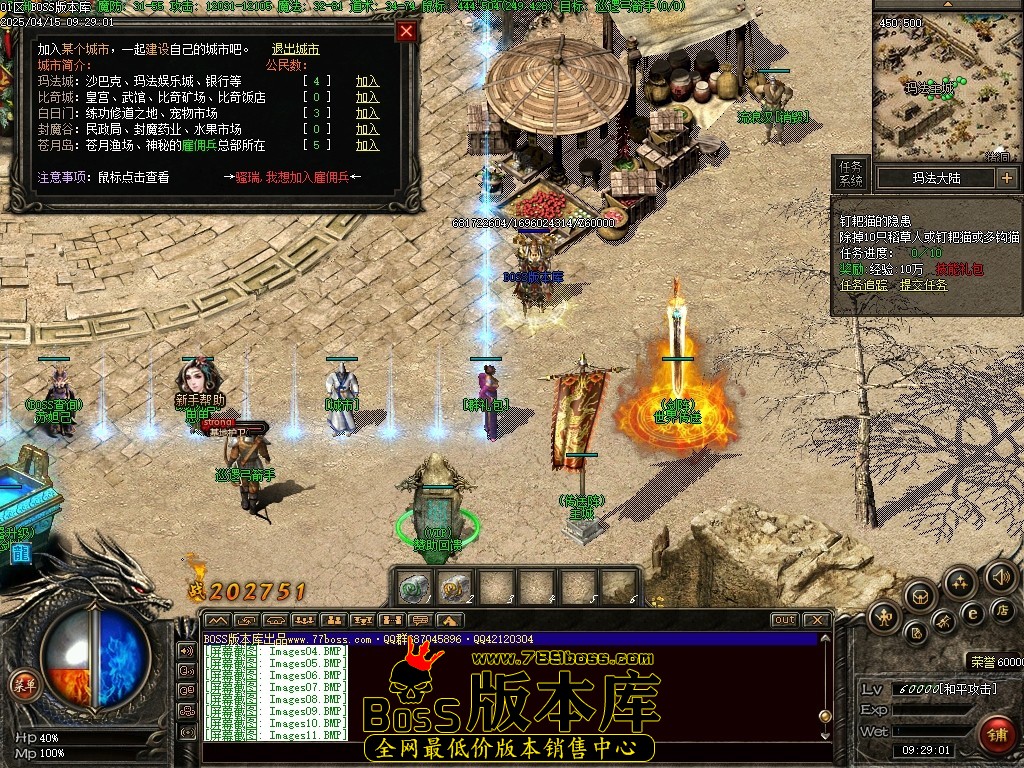This screenshot has width=1024, height=768.
Task: Close the chat panel with its X button
Action: (816, 620)
